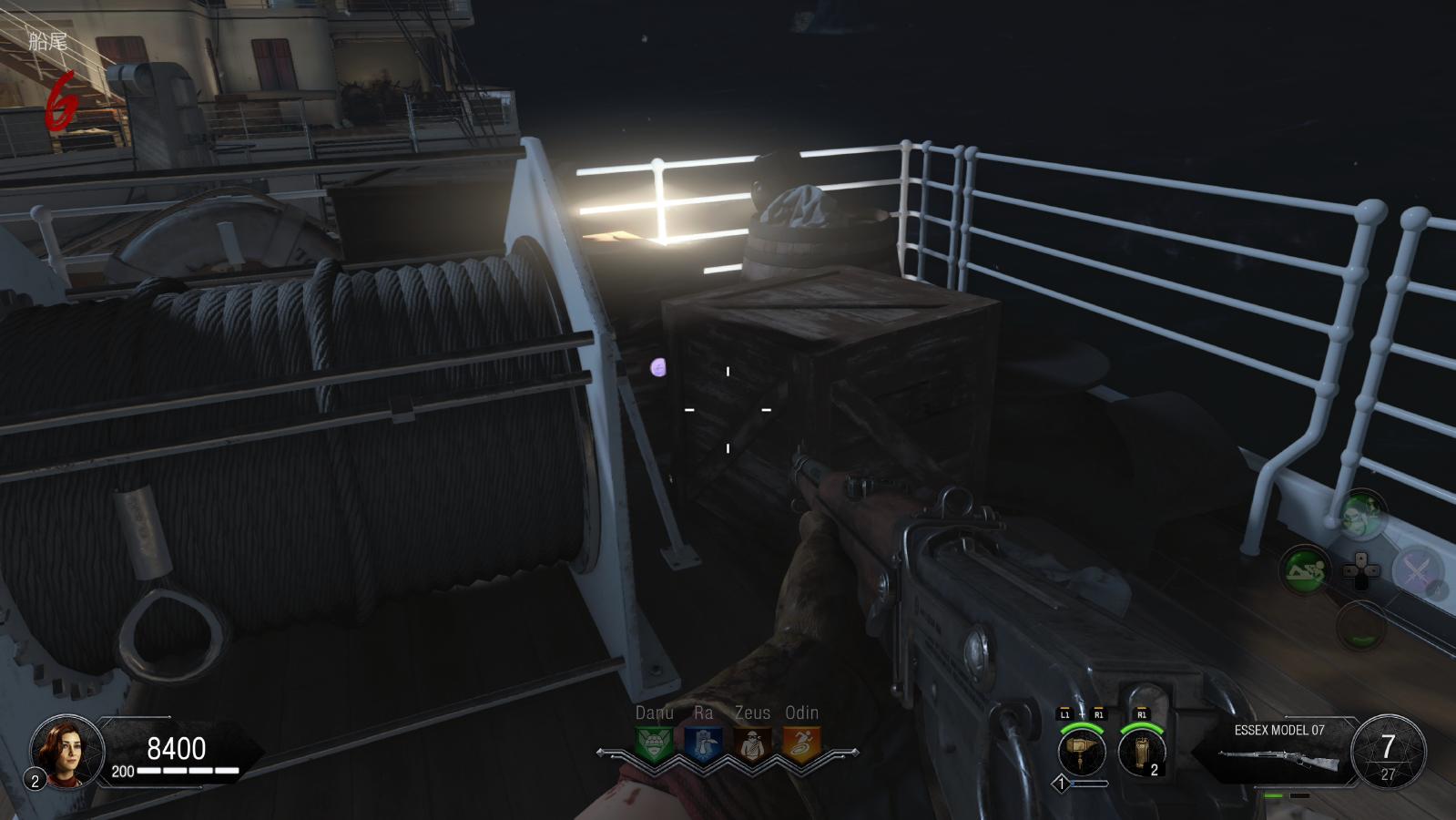Image resolution: width=1456 pixels, height=820 pixels.
Task: Click the red-haired character portrait
Action: point(66,752)
